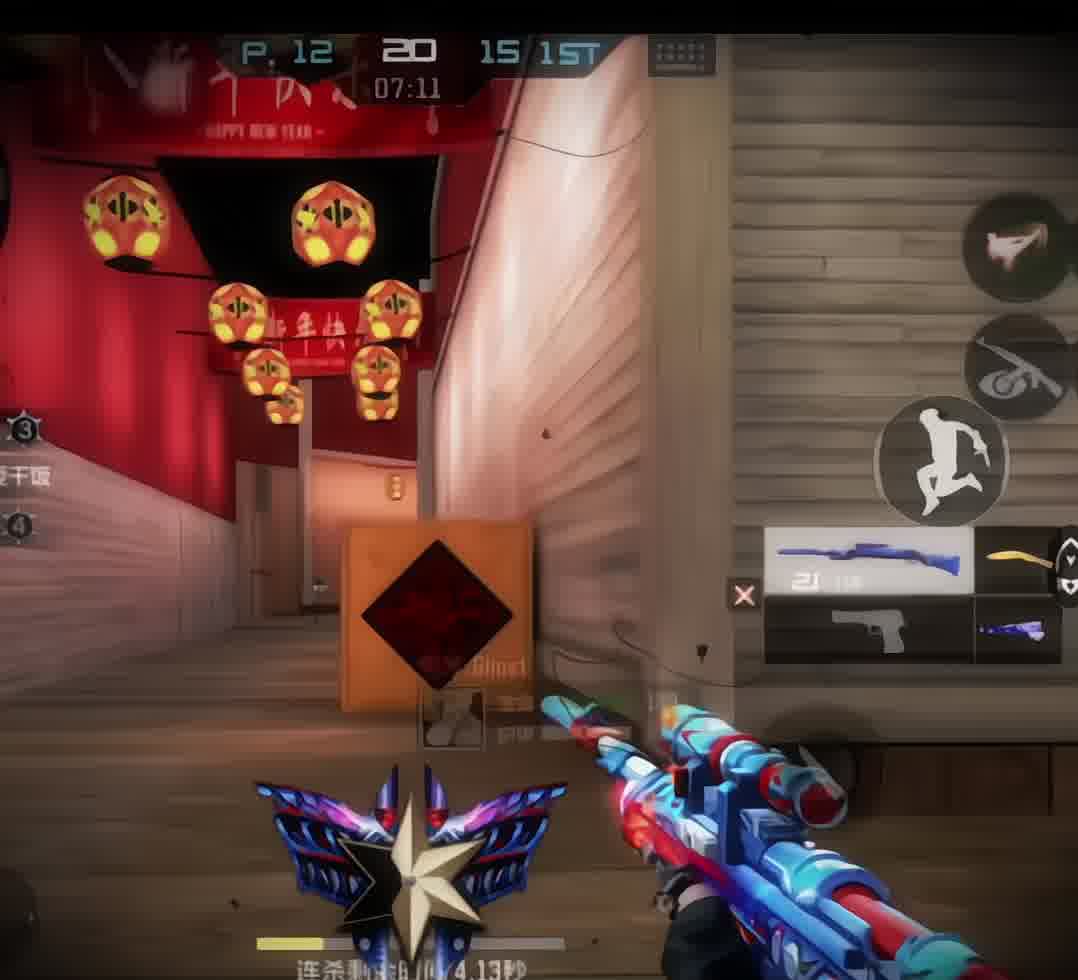Click the weapon panel up-down arrows
This screenshot has width=1078, height=980.
1067,567
